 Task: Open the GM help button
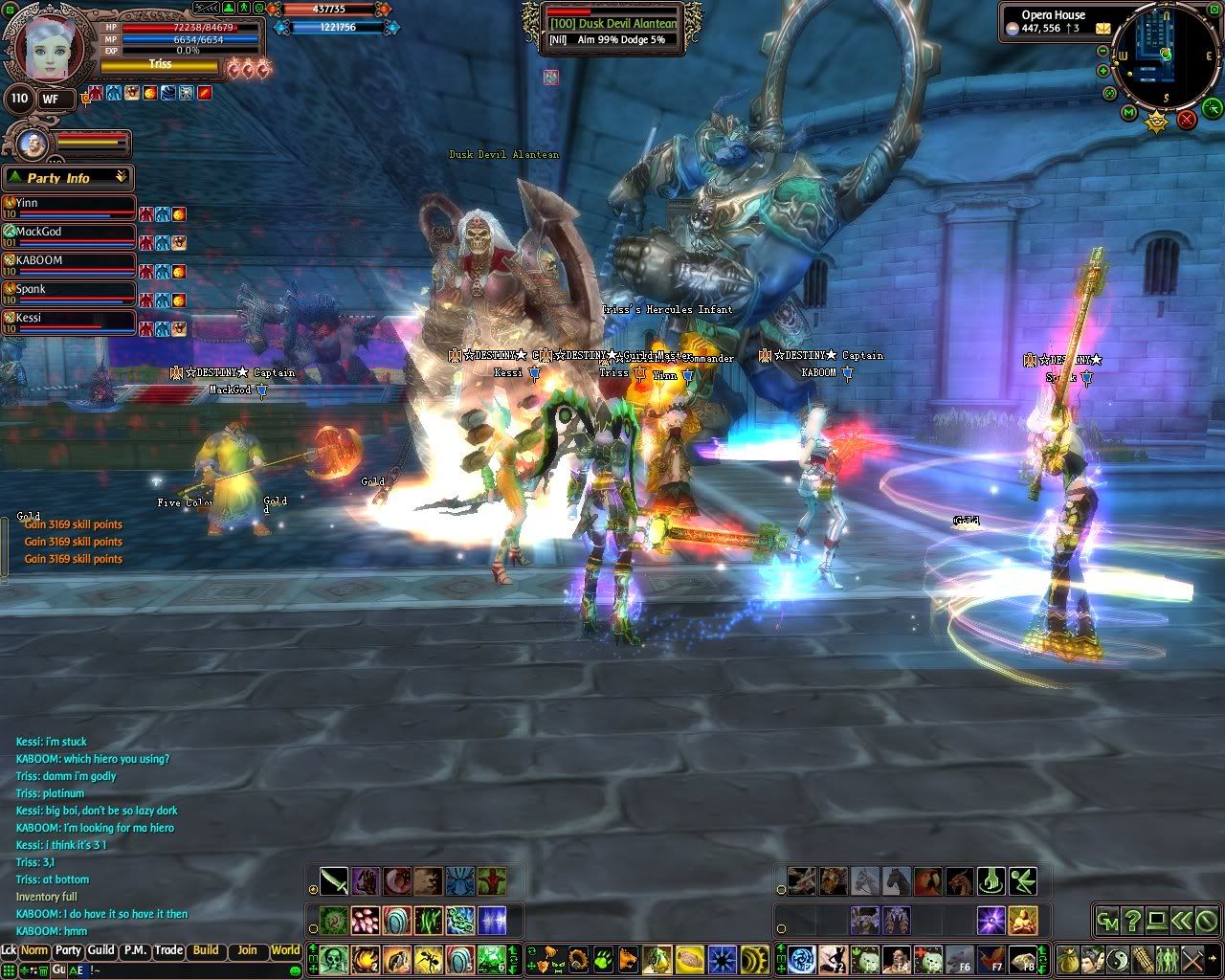click(x=1107, y=921)
